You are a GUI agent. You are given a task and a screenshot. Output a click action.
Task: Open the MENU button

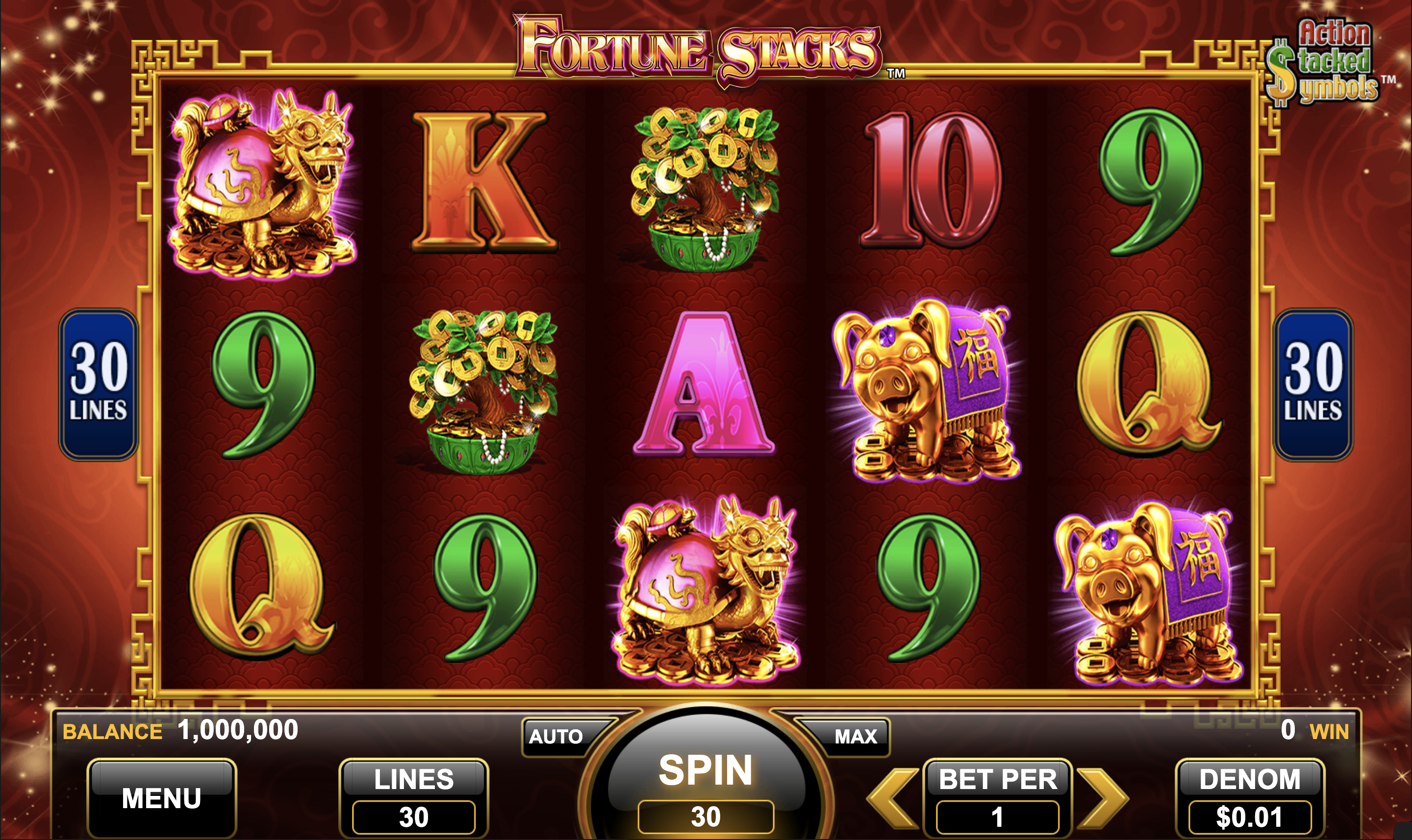[161, 798]
